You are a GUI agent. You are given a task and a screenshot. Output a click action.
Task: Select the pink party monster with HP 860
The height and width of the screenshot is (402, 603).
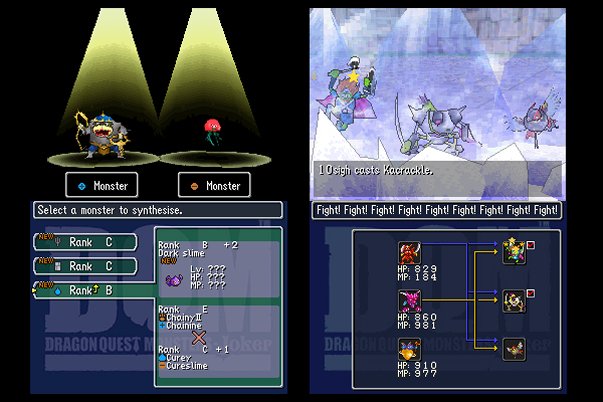[409, 301]
